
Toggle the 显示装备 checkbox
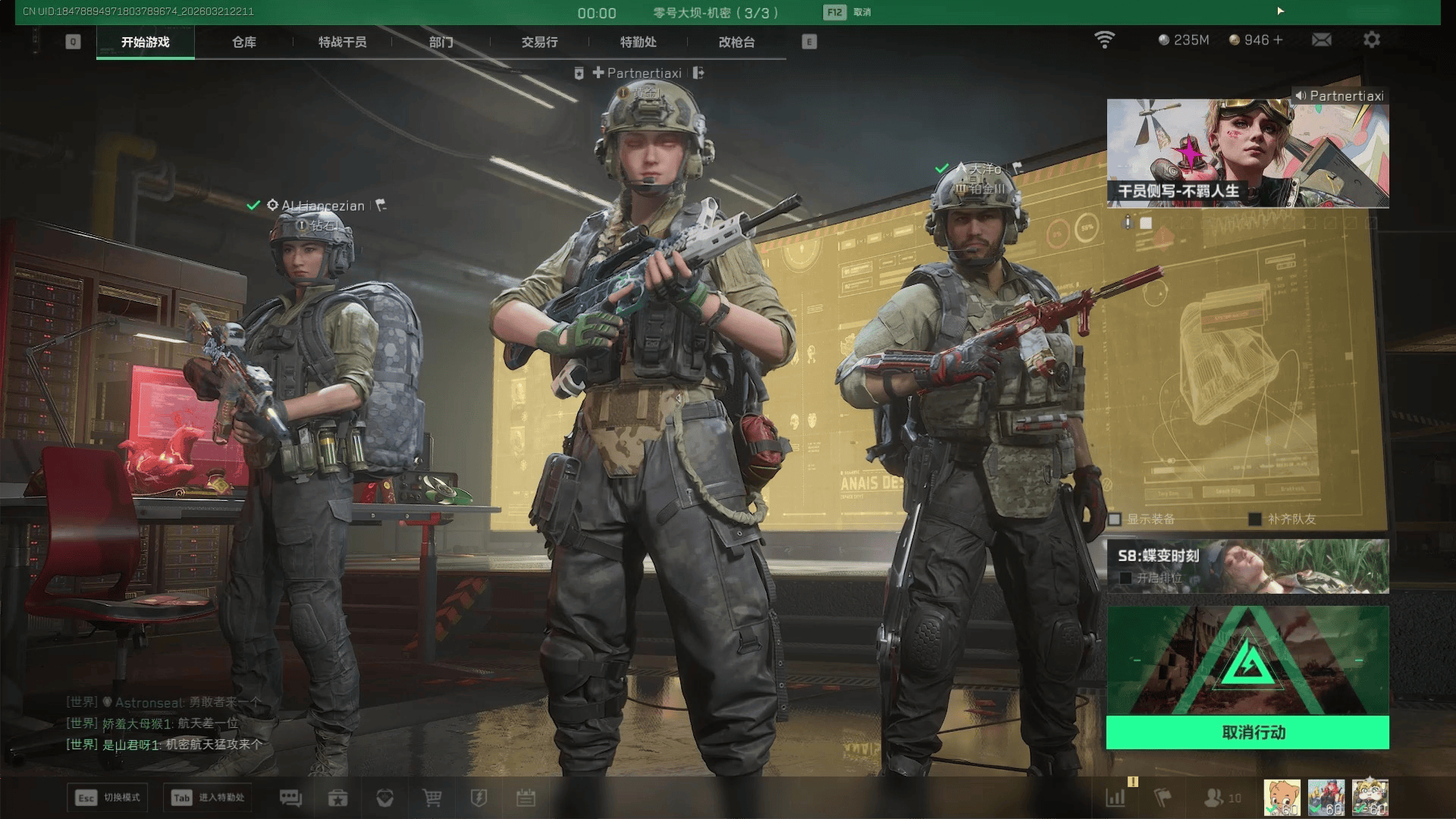[1115, 519]
